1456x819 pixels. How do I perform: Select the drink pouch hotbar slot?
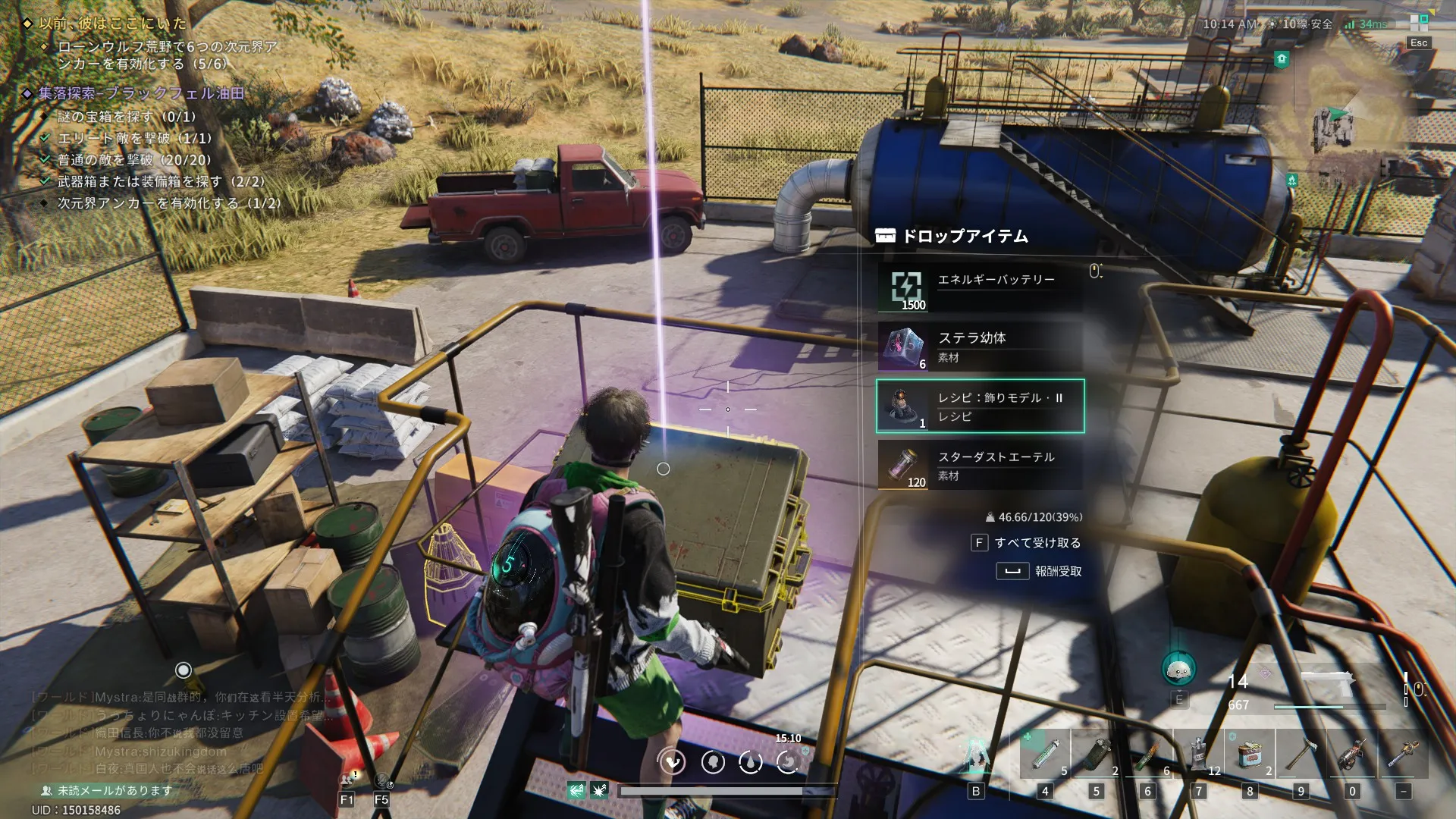1199,755
